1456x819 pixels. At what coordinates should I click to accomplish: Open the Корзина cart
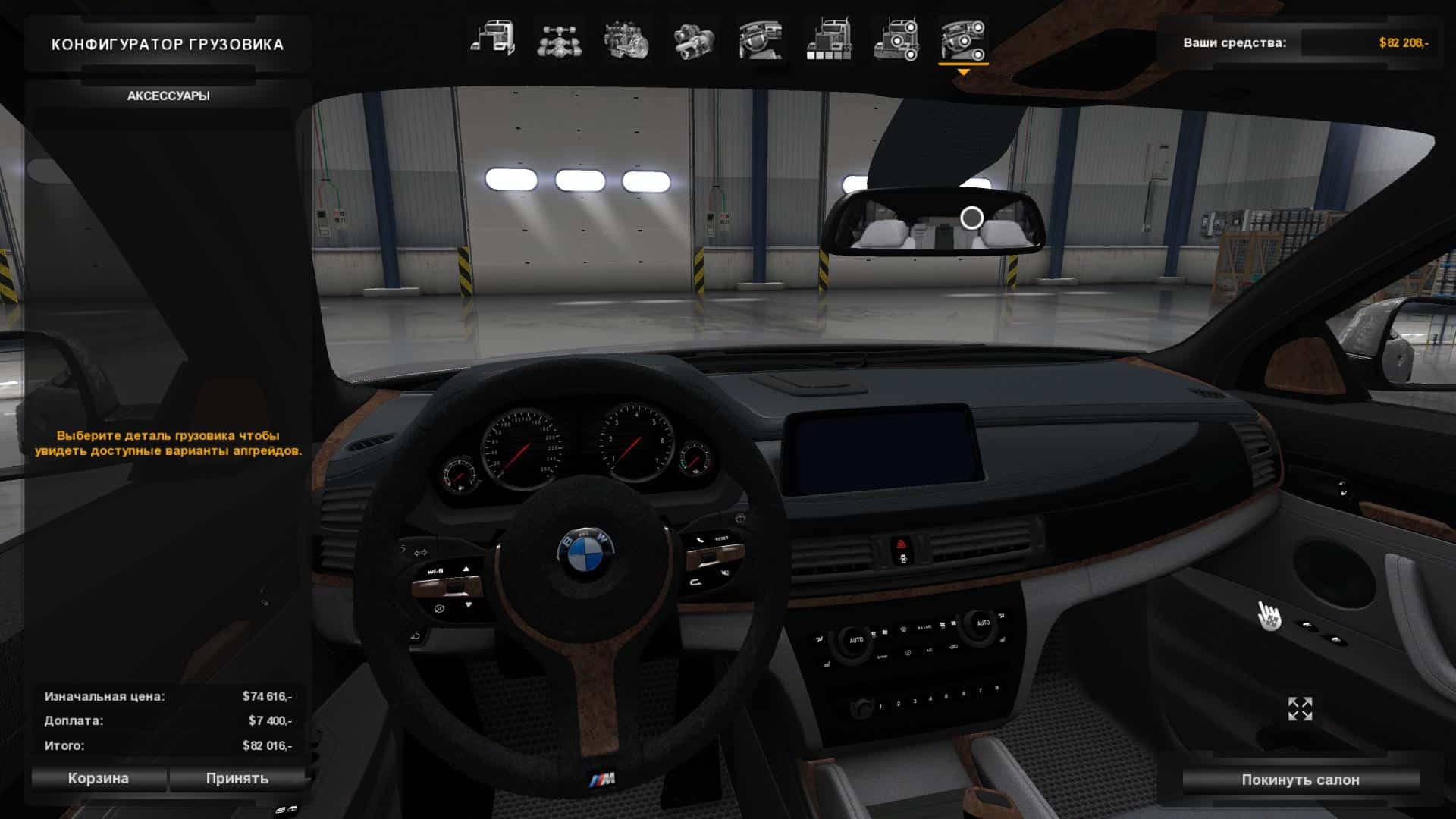click(x=99, y=779)
